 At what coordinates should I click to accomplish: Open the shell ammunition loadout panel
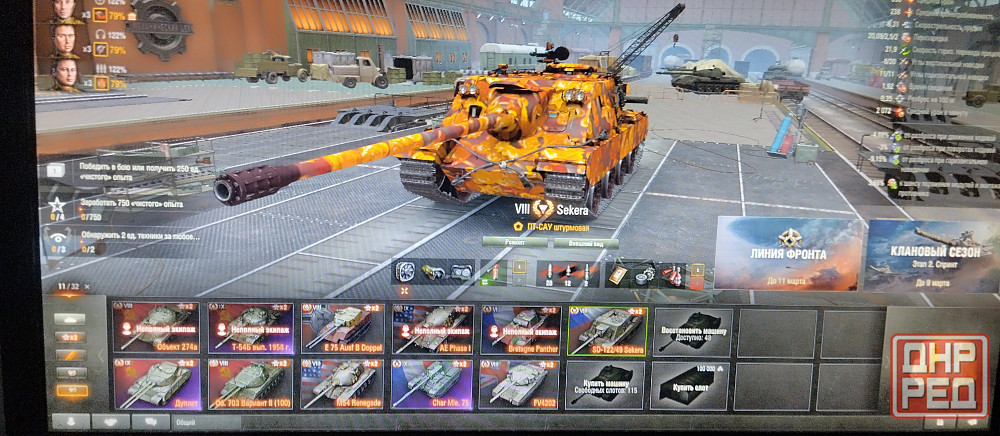[570, 272]
